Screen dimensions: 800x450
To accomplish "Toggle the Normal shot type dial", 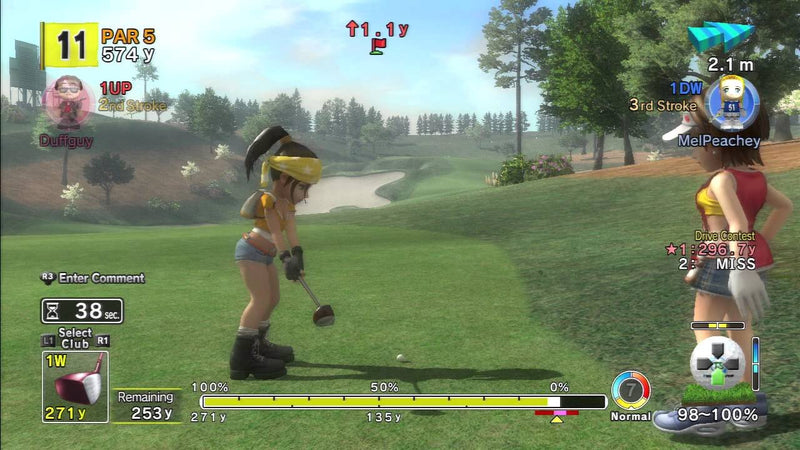I will pos(631,390).
